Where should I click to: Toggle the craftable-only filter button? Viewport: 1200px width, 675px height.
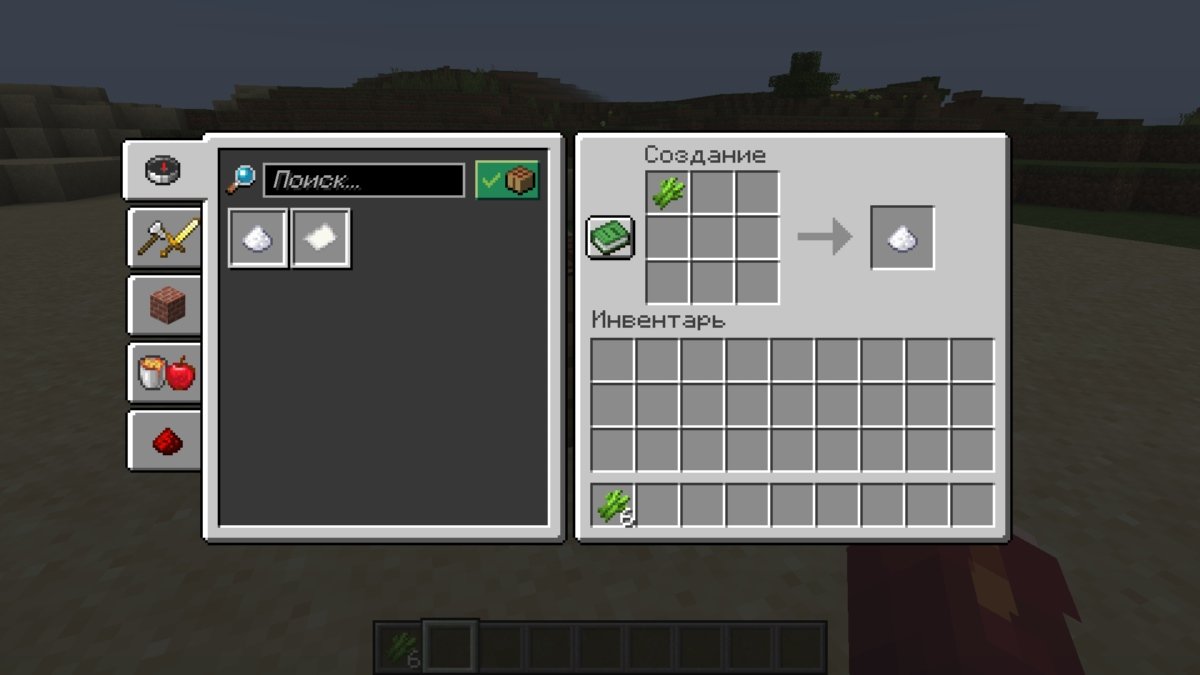(507, 181)
